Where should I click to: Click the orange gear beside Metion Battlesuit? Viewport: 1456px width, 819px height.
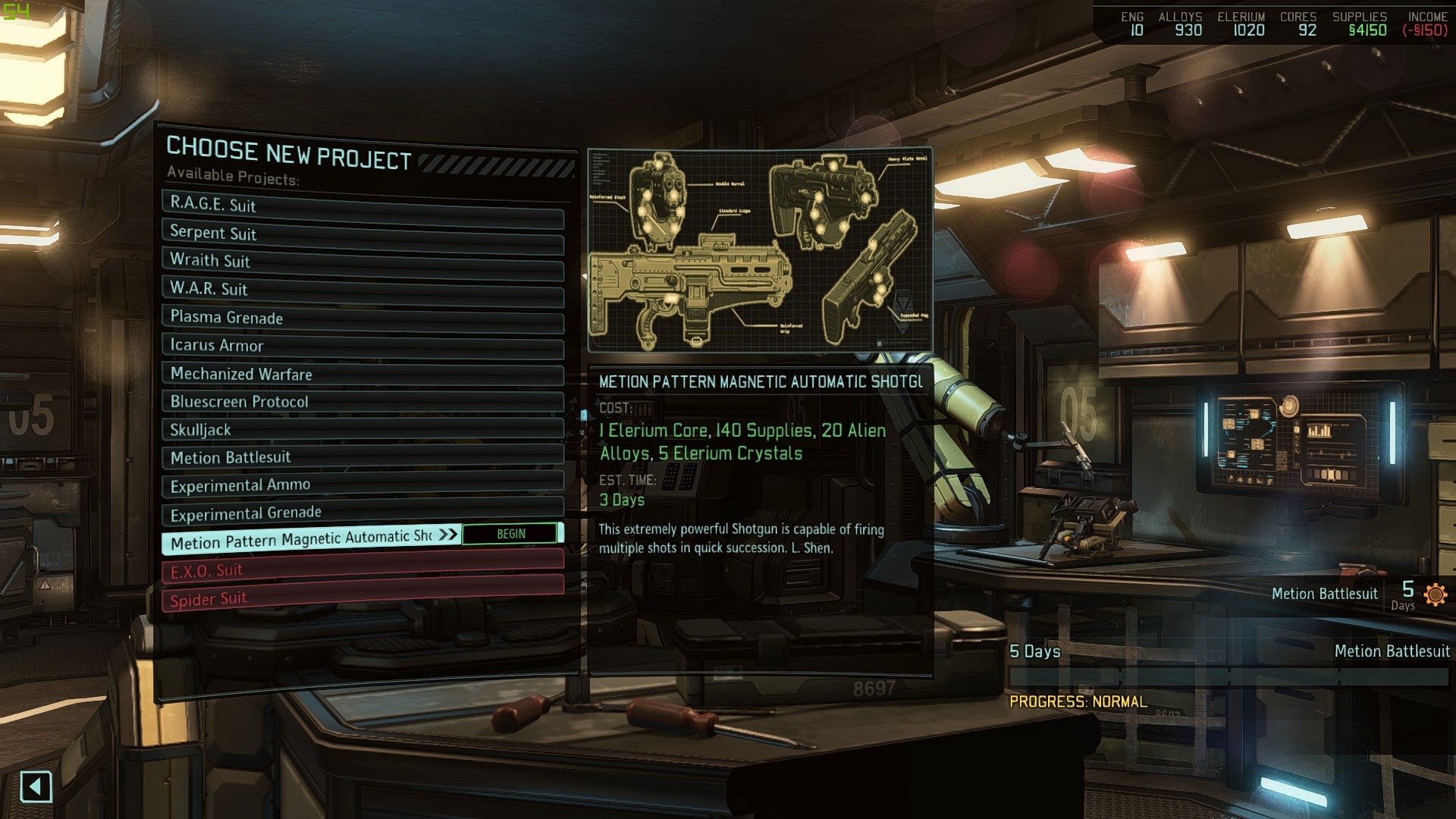[1435, 595]
